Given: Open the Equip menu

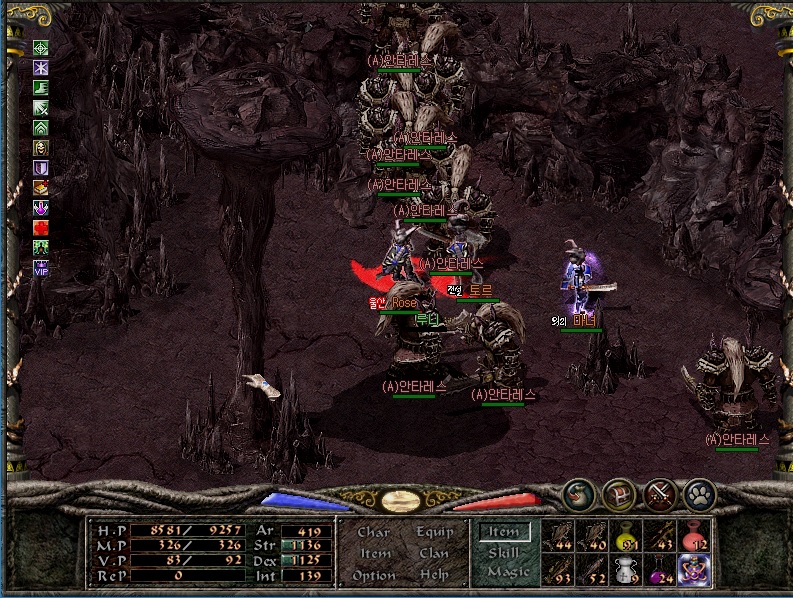Looking at the screenshot, I should point(435,533).
